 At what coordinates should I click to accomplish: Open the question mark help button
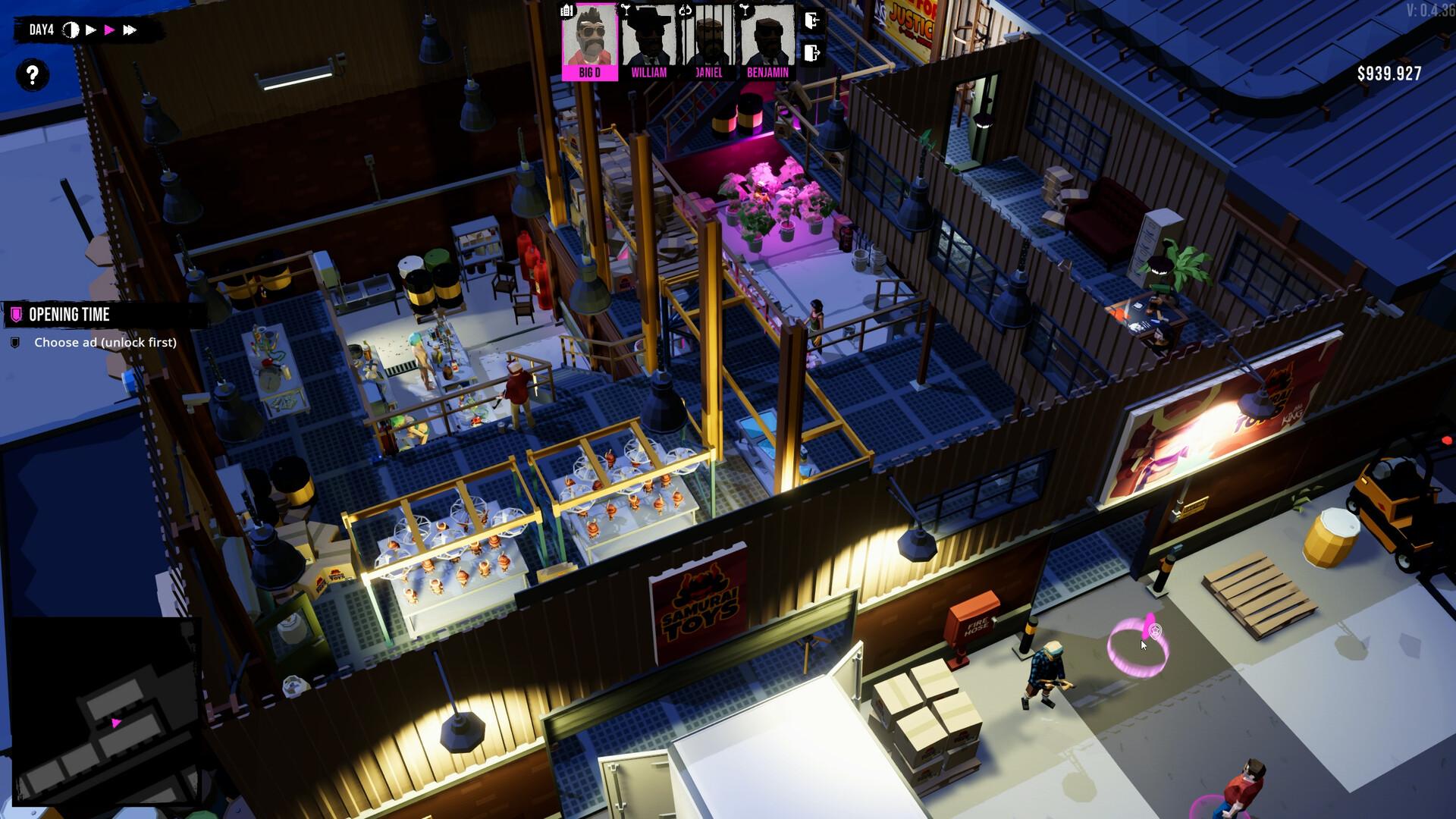32,75
